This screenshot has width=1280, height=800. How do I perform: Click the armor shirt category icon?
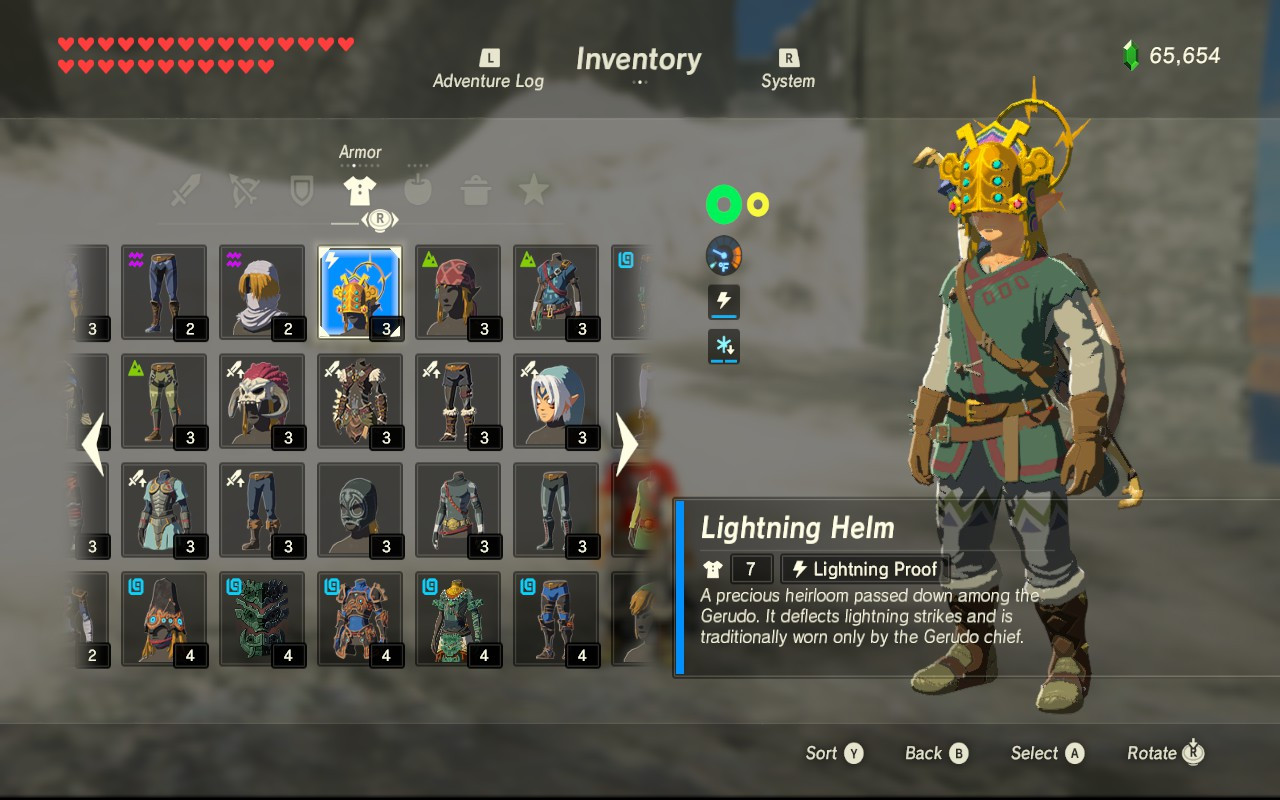(x=359, y=190)
